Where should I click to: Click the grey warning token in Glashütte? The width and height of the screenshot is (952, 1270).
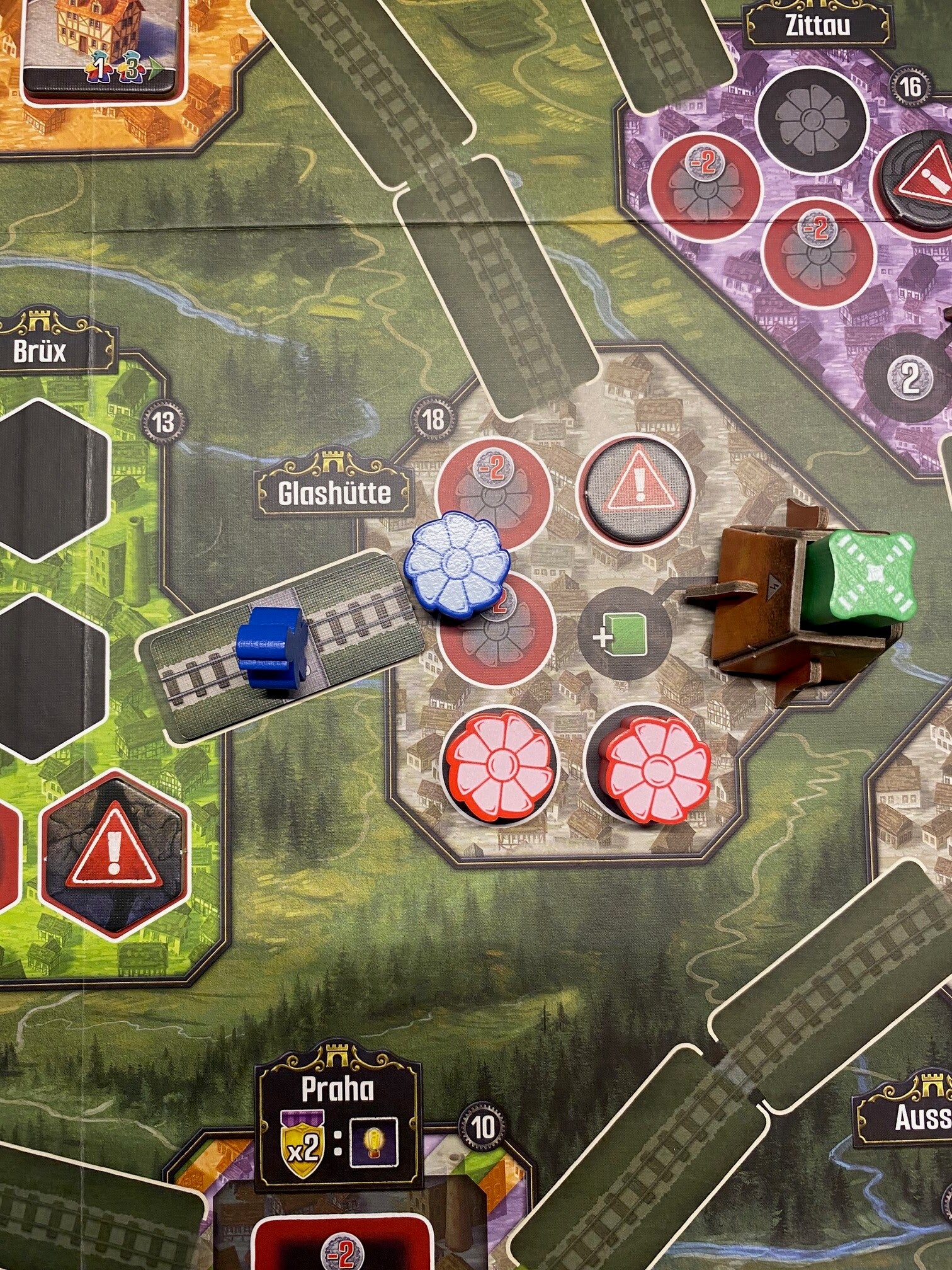[x=637, y=491]
